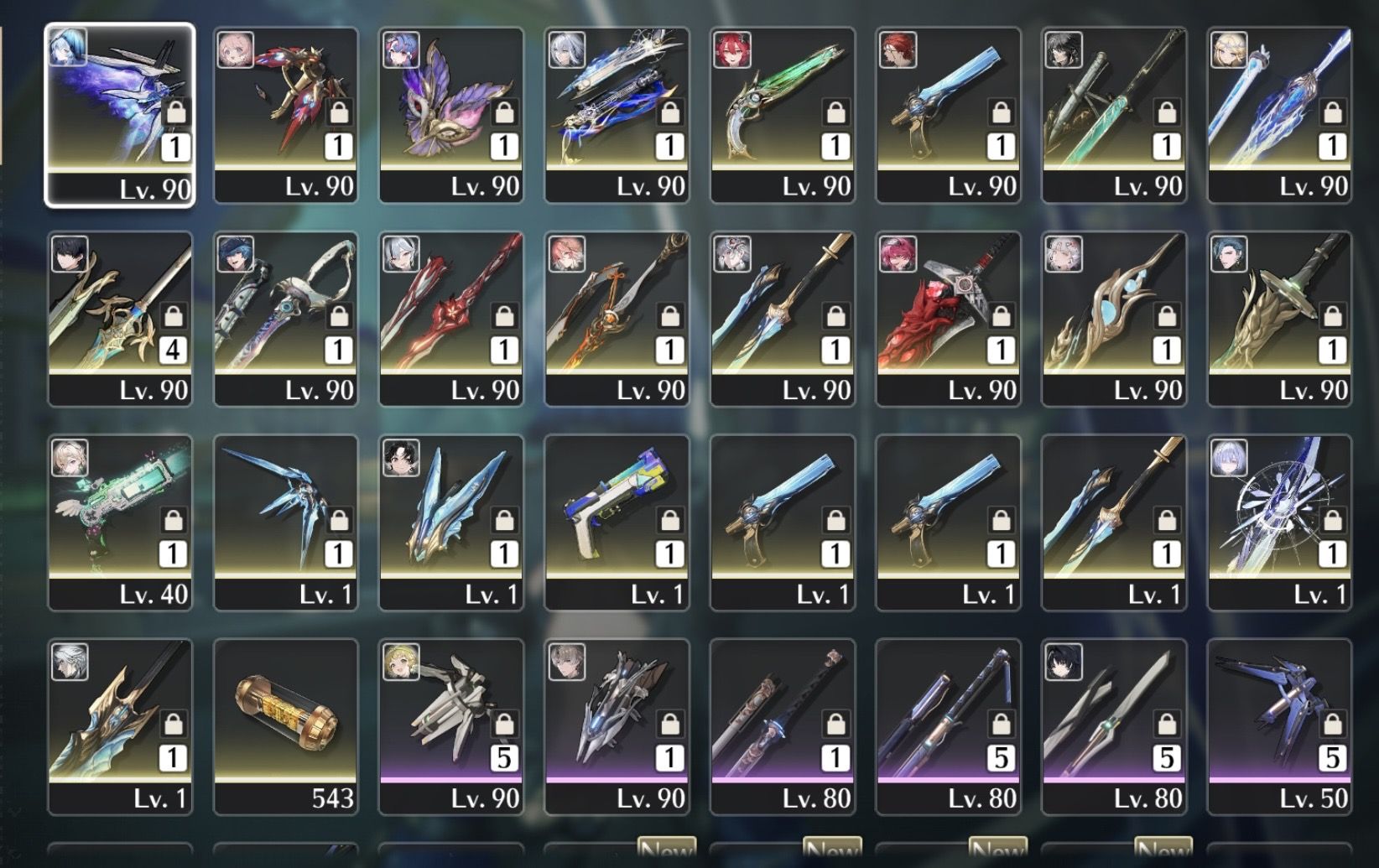Pick the blue crystal claw without portrait
Screen dimensions: 1379x868
286,522
